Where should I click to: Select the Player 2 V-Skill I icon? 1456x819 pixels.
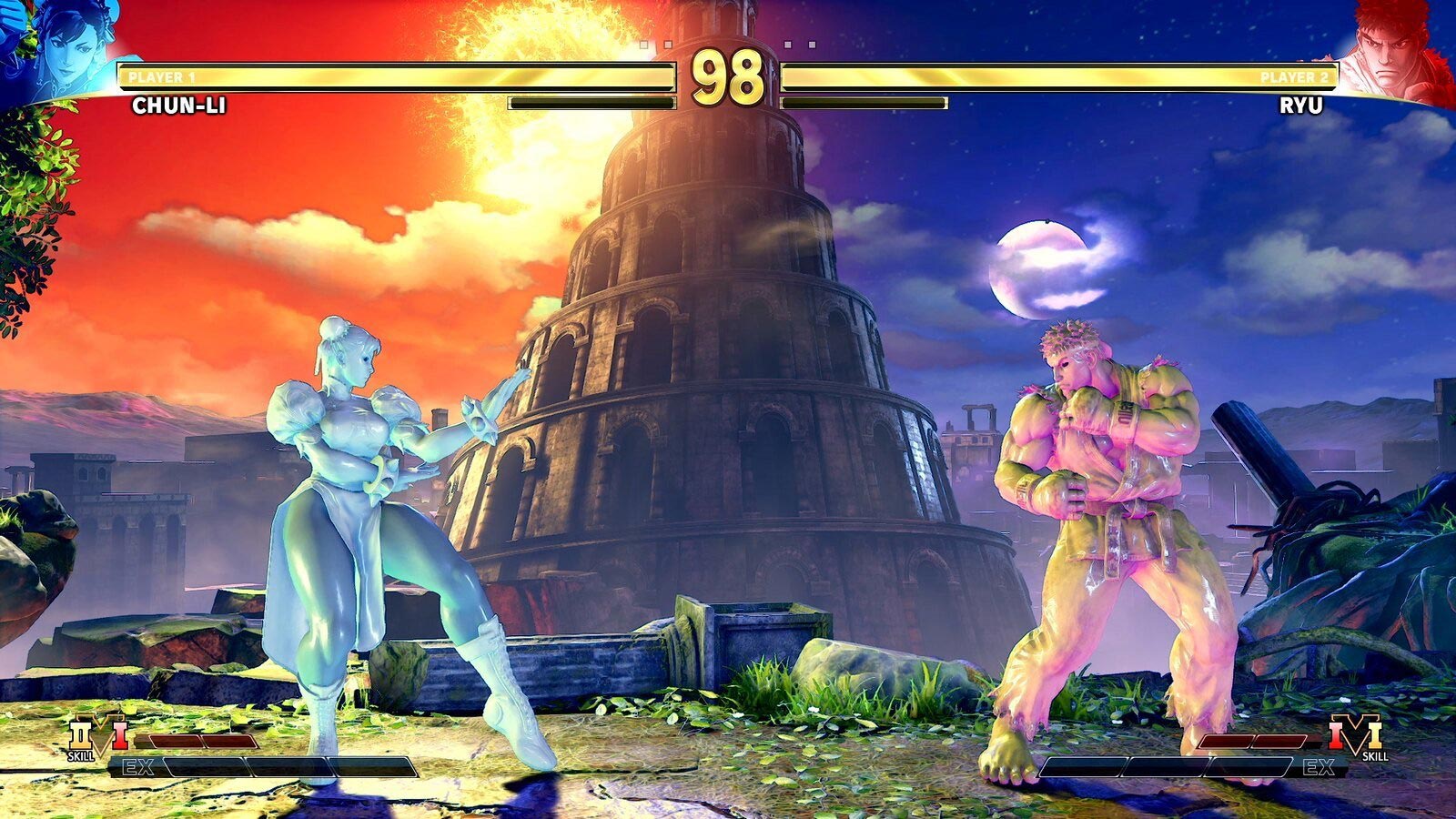click(x=1336, y=735)
